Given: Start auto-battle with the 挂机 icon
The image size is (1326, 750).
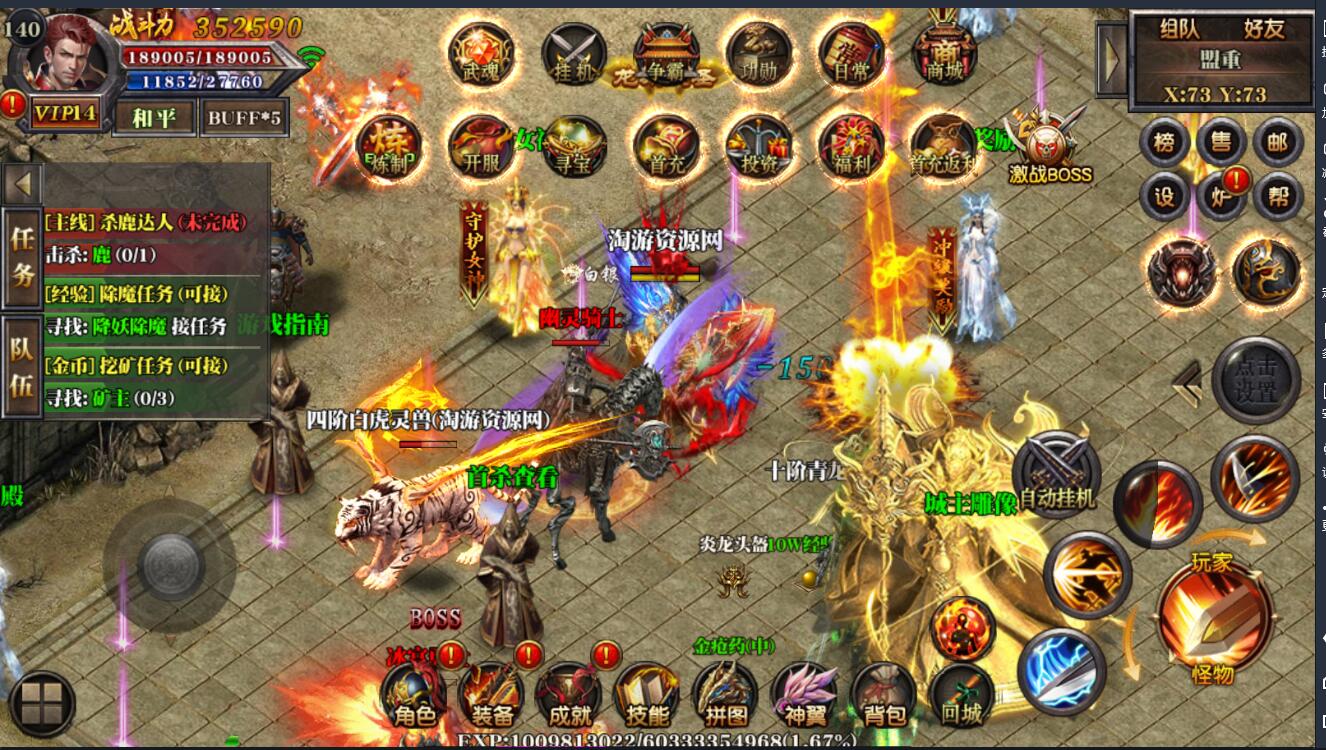Looking at the screenshot, I should click(x=573, y=55).
